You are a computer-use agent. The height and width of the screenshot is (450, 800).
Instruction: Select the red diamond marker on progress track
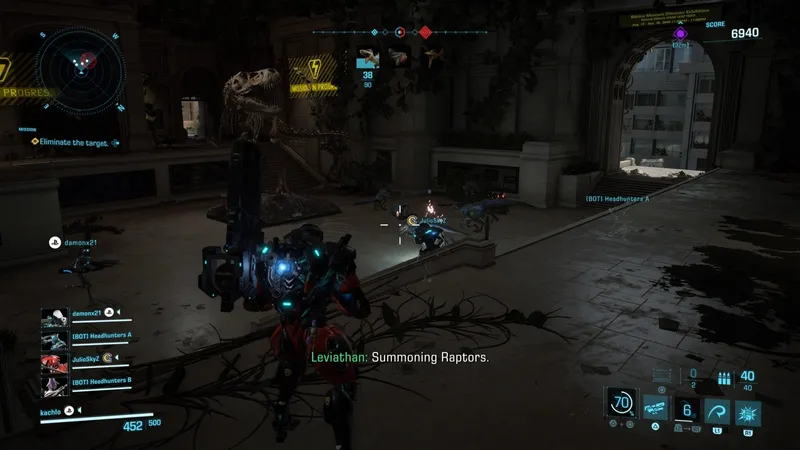tap(425, 32)
